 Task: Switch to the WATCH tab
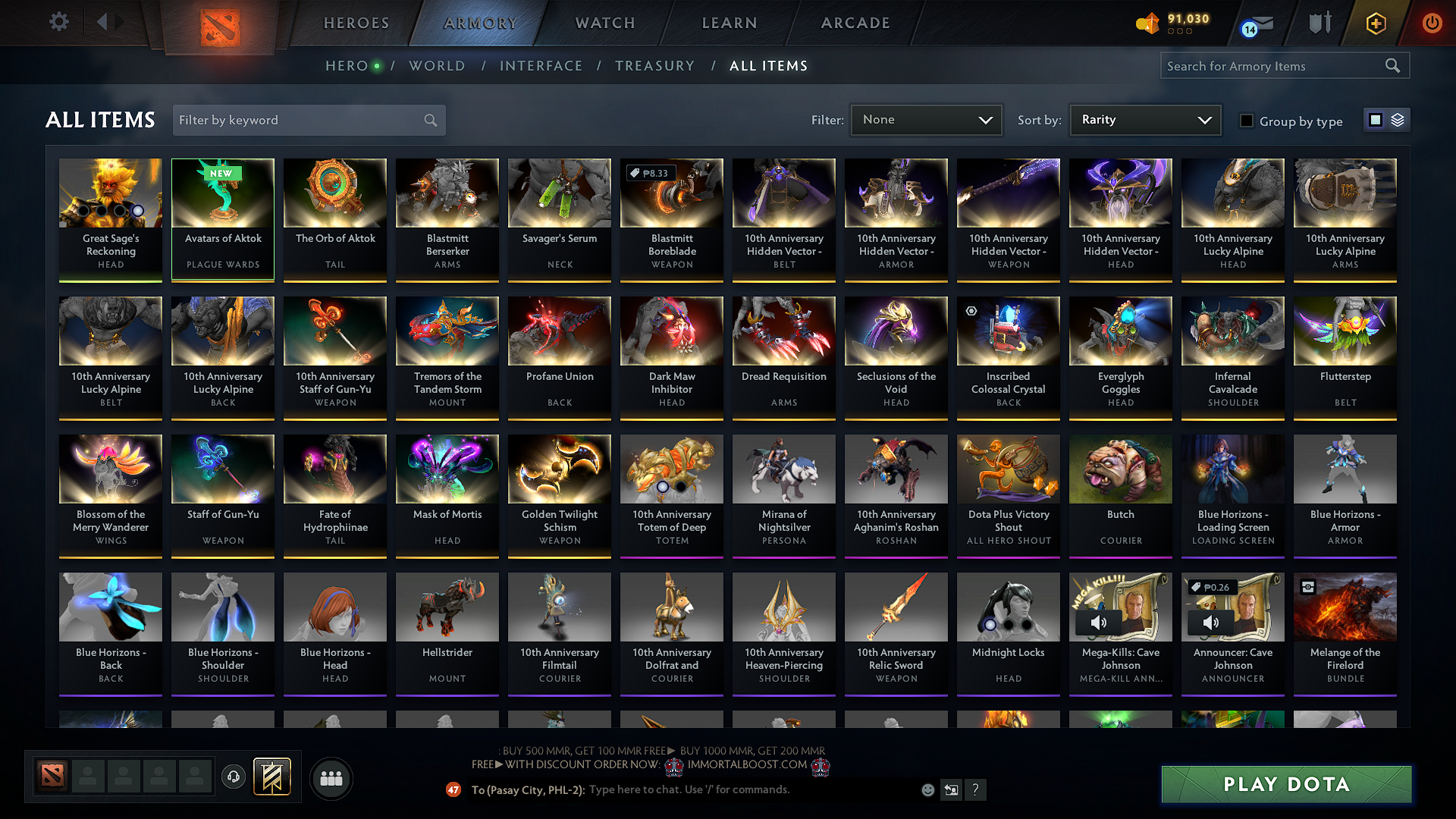click(603, 23)
